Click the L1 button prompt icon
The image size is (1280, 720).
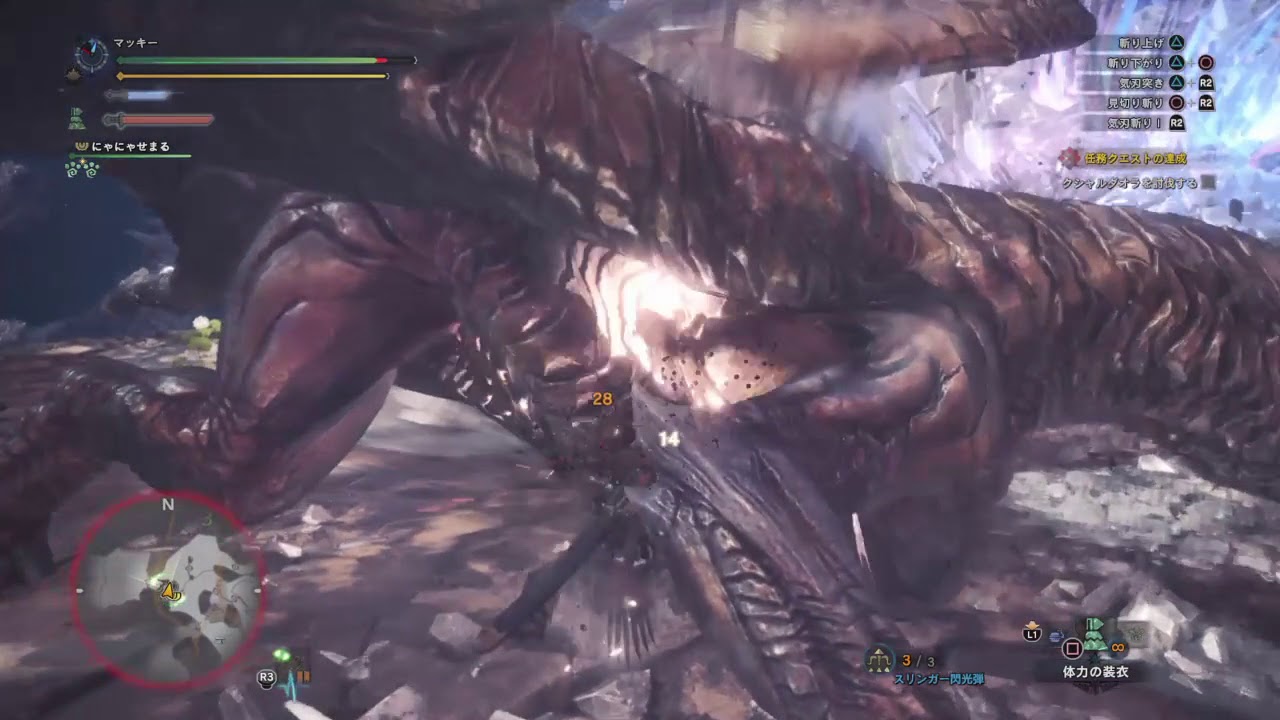pos(1032,633)
